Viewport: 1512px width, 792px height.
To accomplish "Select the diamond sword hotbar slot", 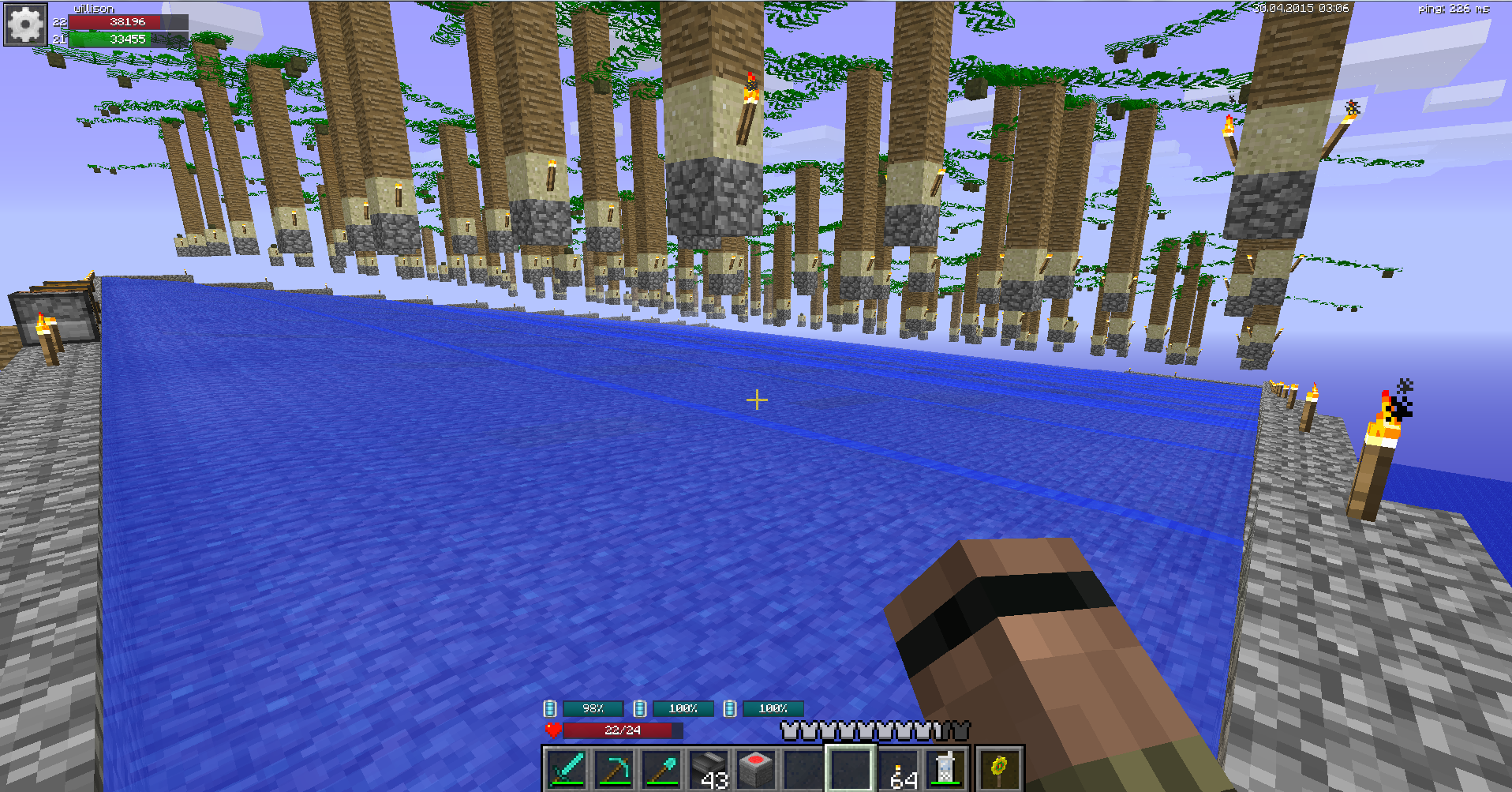I will (567, 769).
